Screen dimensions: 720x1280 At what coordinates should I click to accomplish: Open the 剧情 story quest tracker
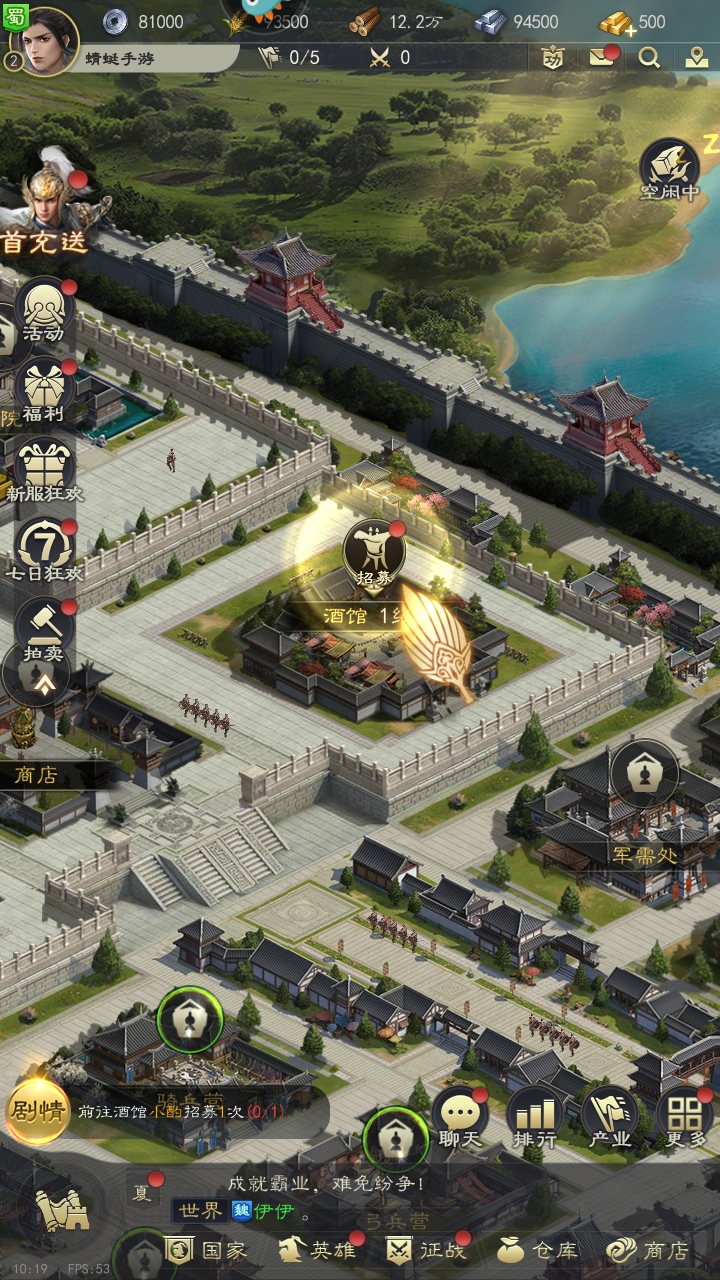pyautogui.click(x=36, y=1111)
